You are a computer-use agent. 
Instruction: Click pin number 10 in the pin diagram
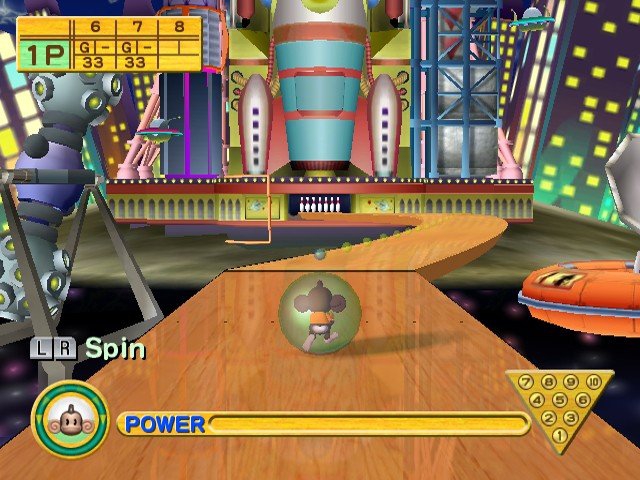point(595,383)
